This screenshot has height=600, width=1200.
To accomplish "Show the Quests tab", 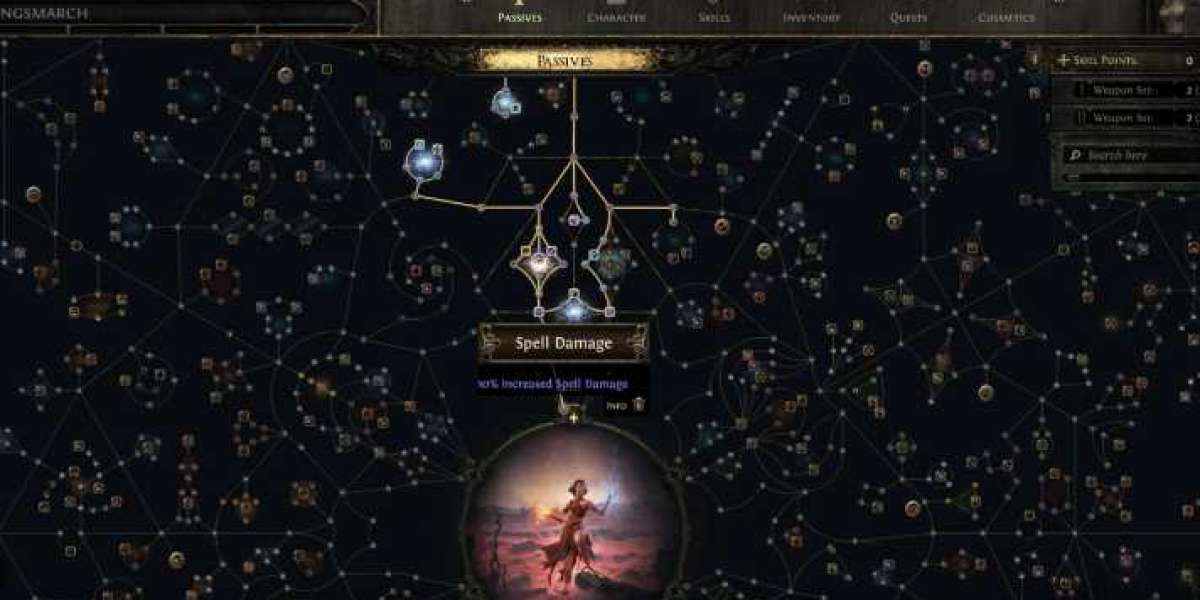I will [908, 17].
